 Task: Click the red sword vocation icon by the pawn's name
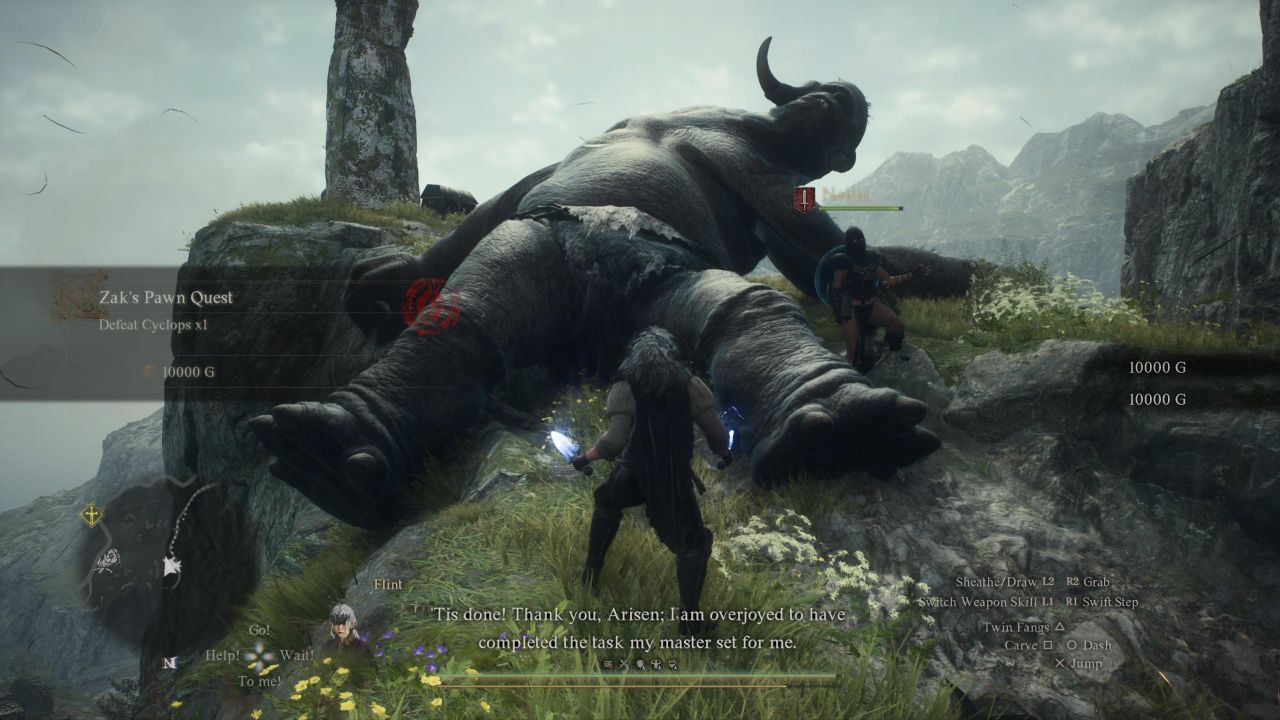pyautogui.click(x=804, y=198)
